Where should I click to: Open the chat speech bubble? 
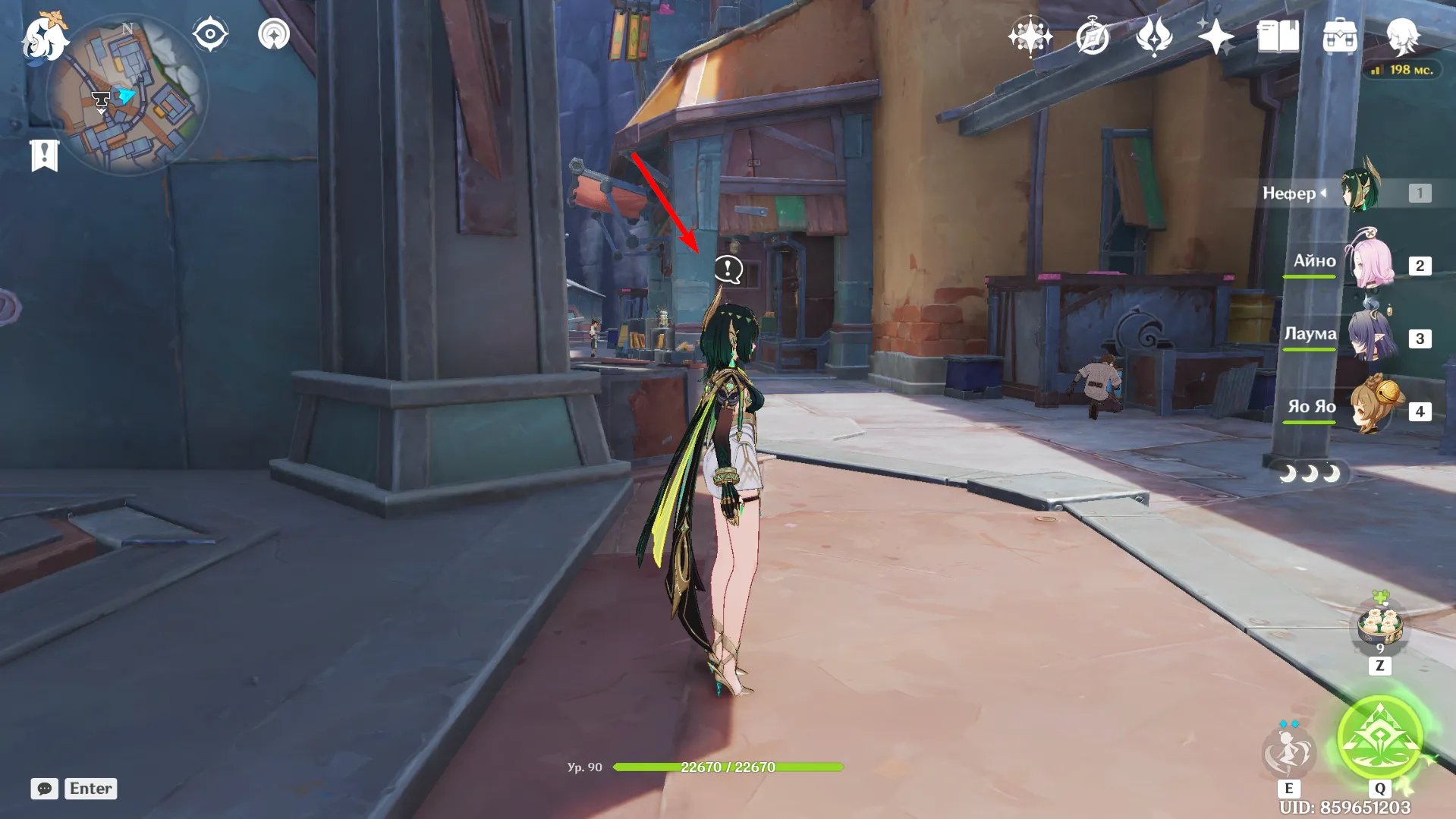pos(44,789)
